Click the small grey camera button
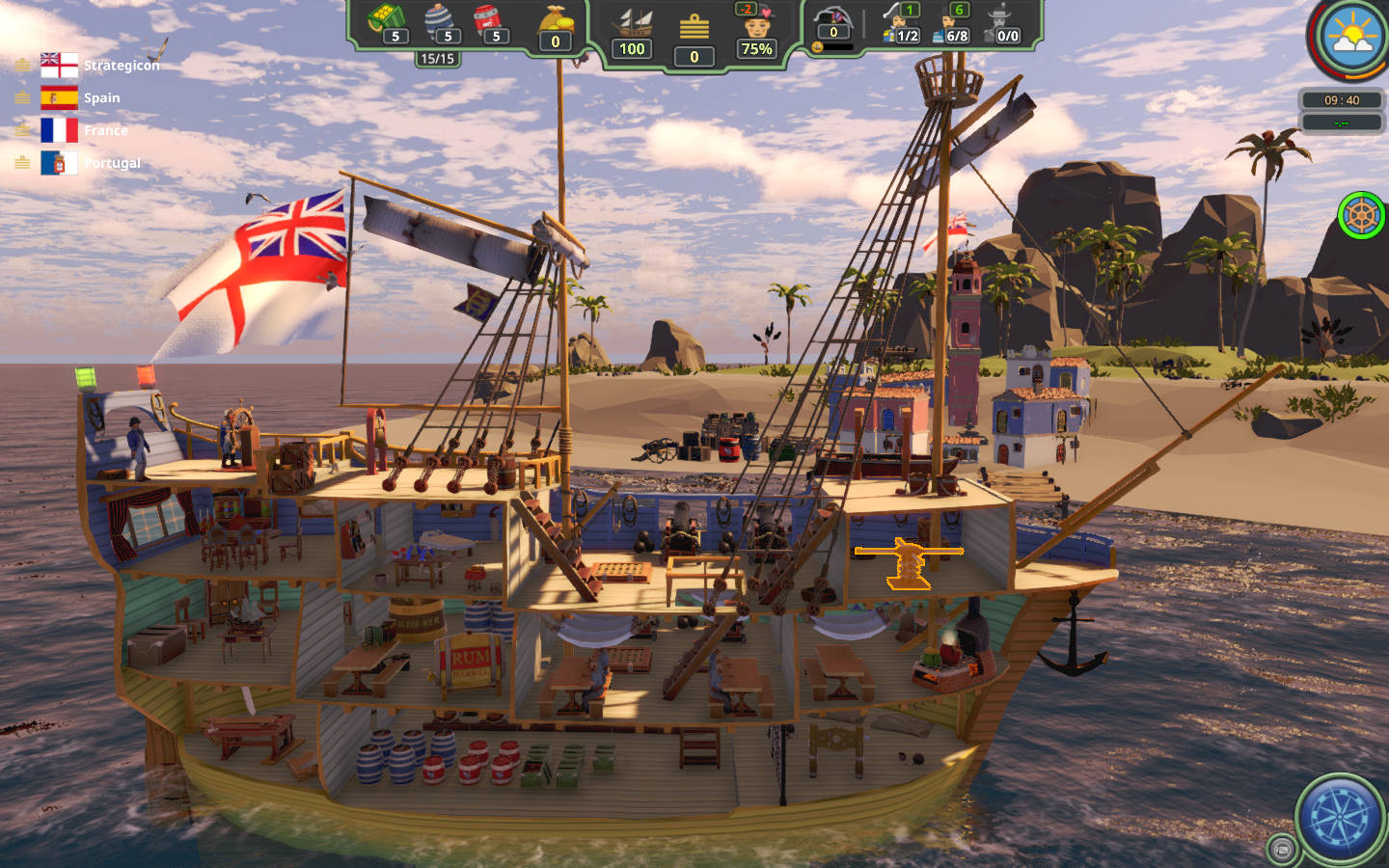The width and height of the screenshot is (1389, 868). [x=1282, y=849]
